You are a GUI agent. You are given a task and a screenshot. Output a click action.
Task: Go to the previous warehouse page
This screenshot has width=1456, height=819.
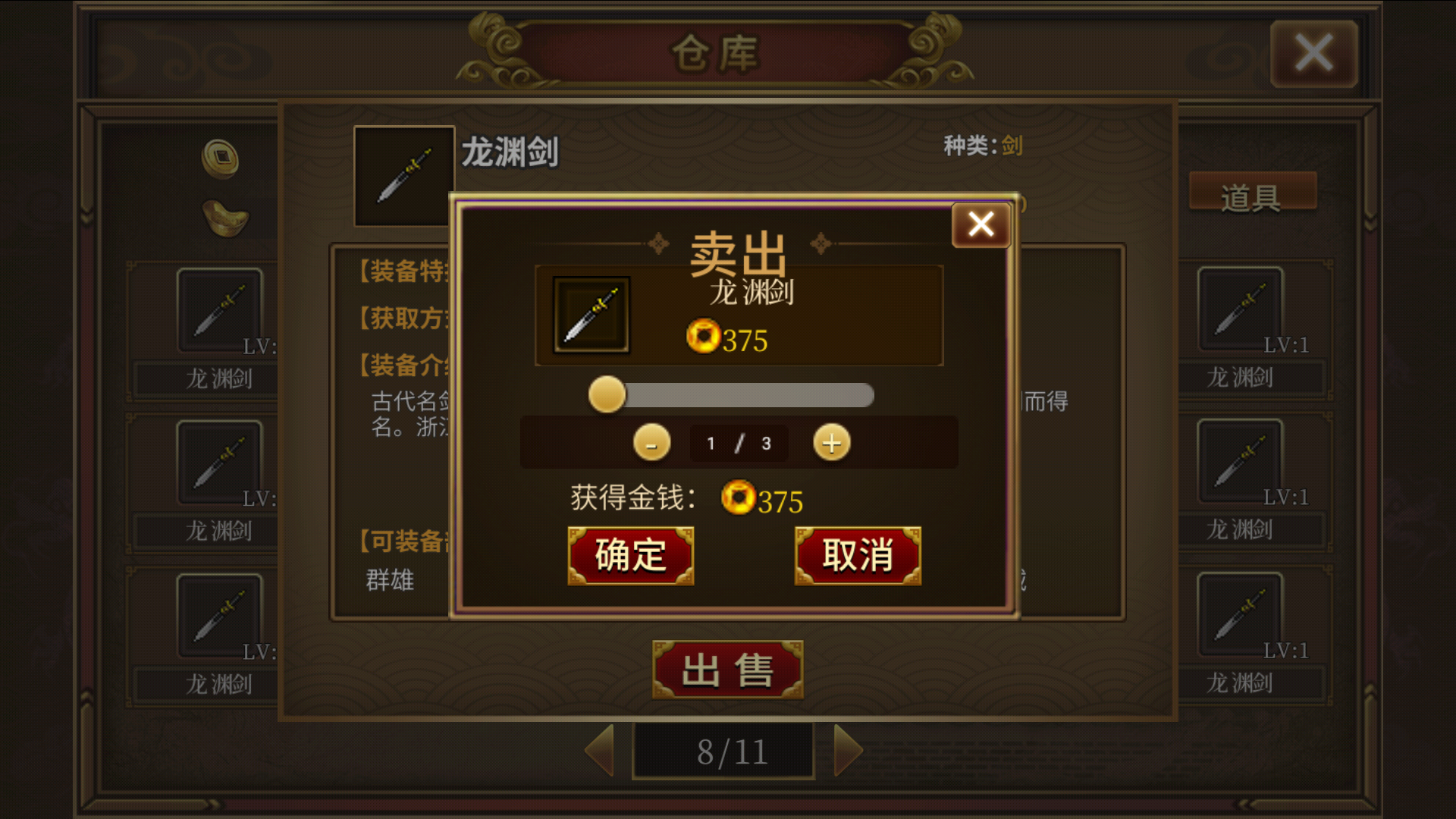(601, 750)
